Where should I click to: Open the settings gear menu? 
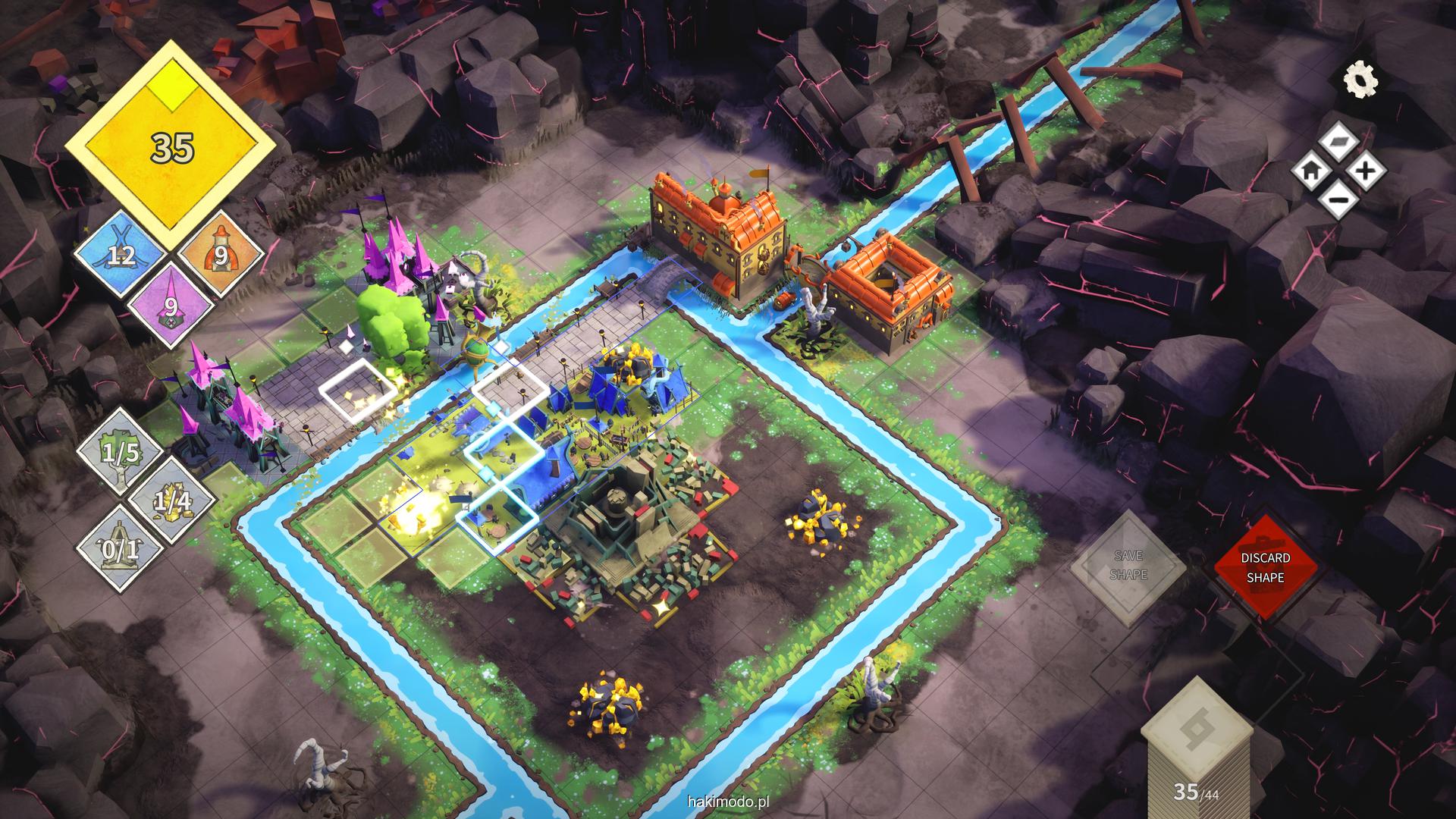point(1360,80)
